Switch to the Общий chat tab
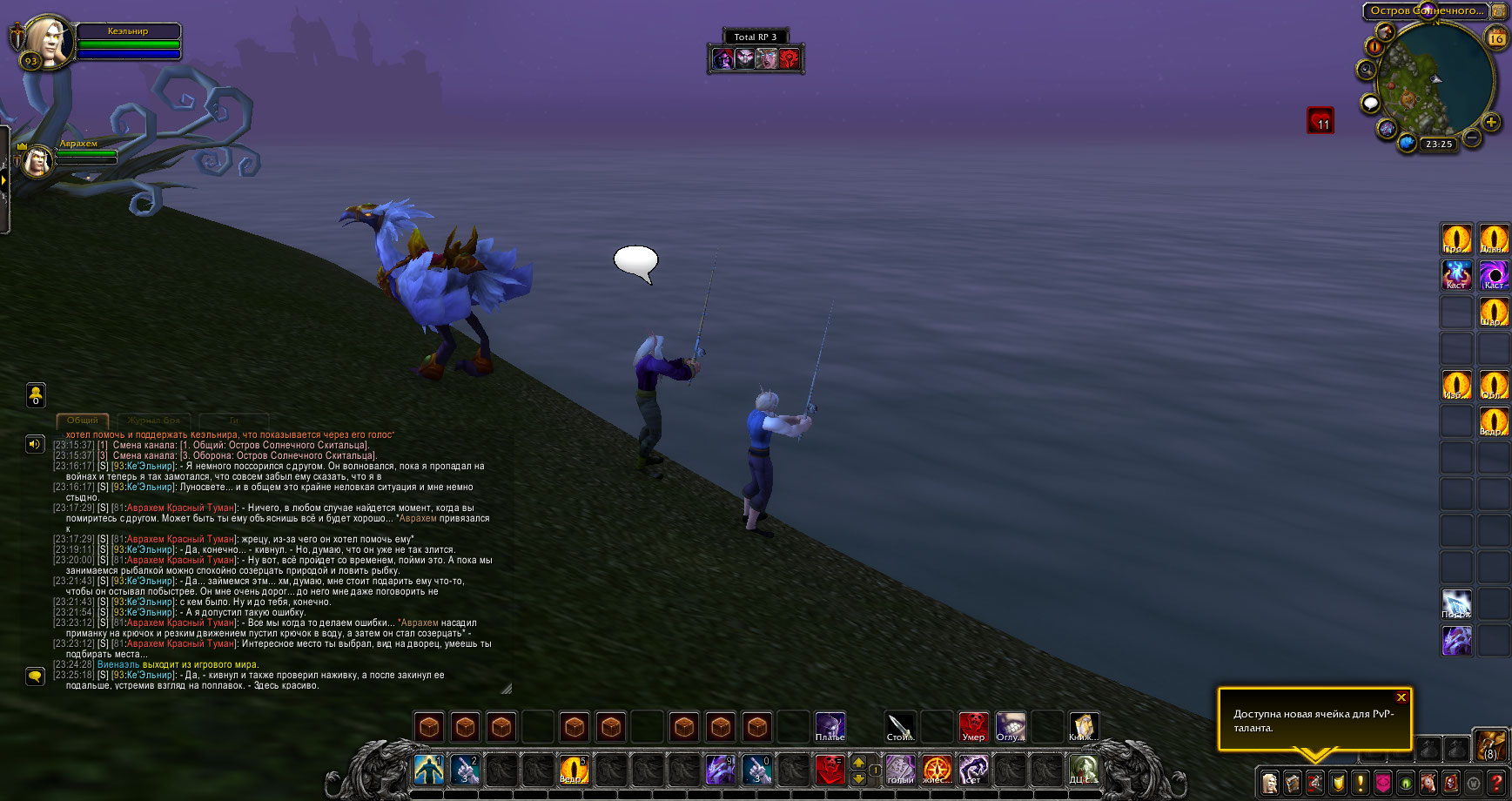The image size is (1512, 801). [x=83, y=421]
